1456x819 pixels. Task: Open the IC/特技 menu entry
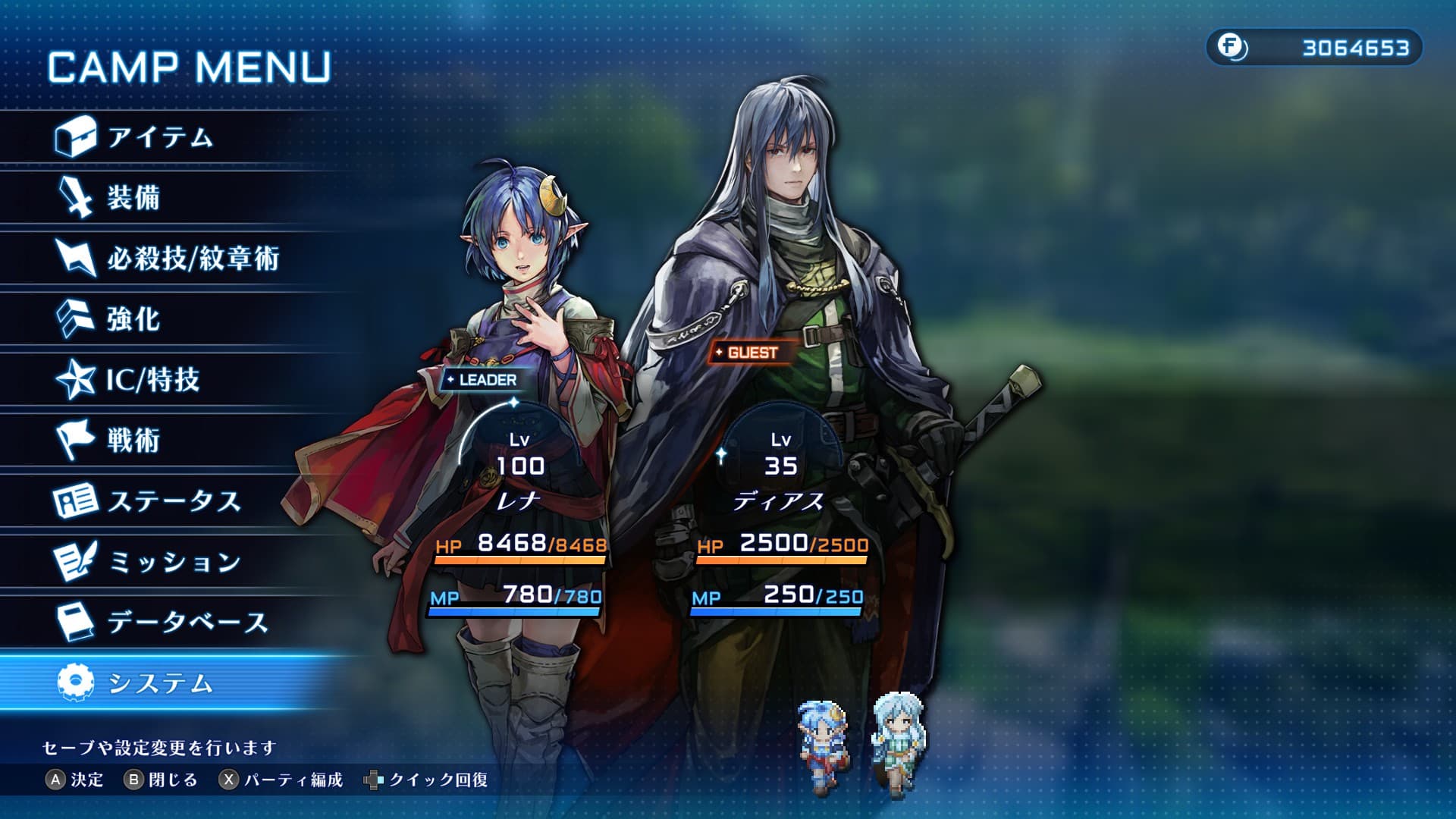pos(152,380)
